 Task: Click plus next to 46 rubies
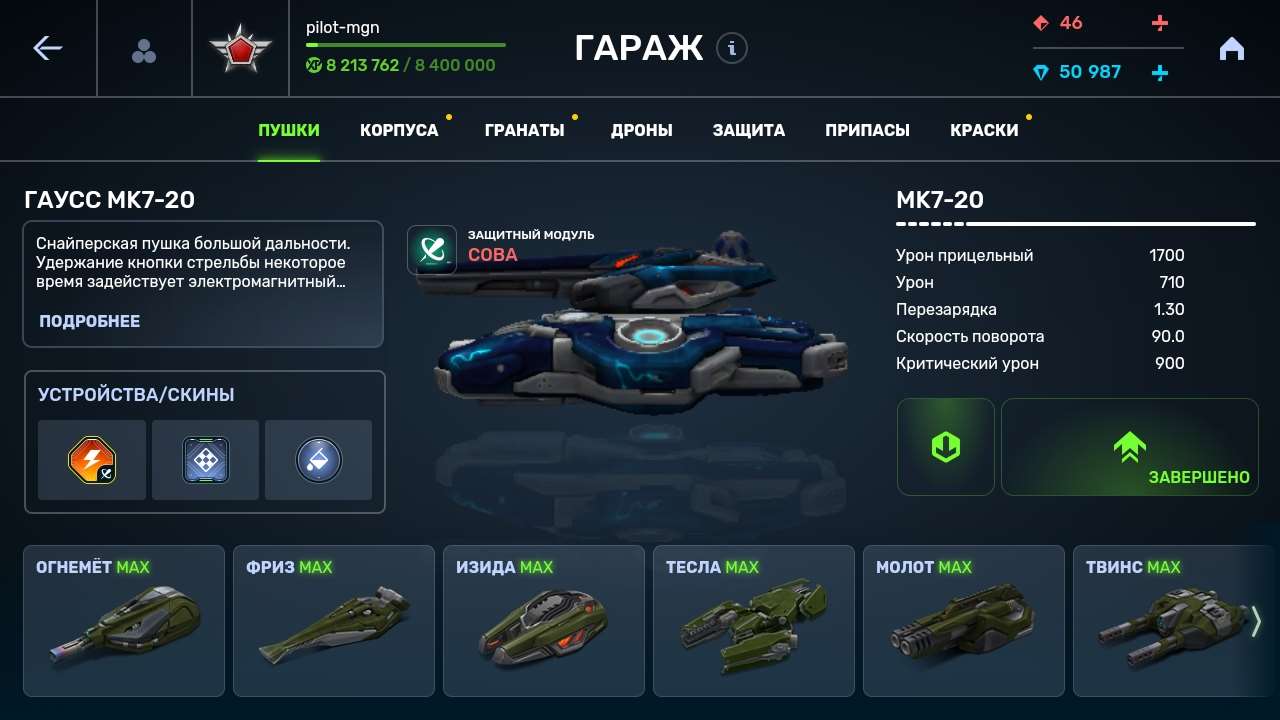(1159, 24)
